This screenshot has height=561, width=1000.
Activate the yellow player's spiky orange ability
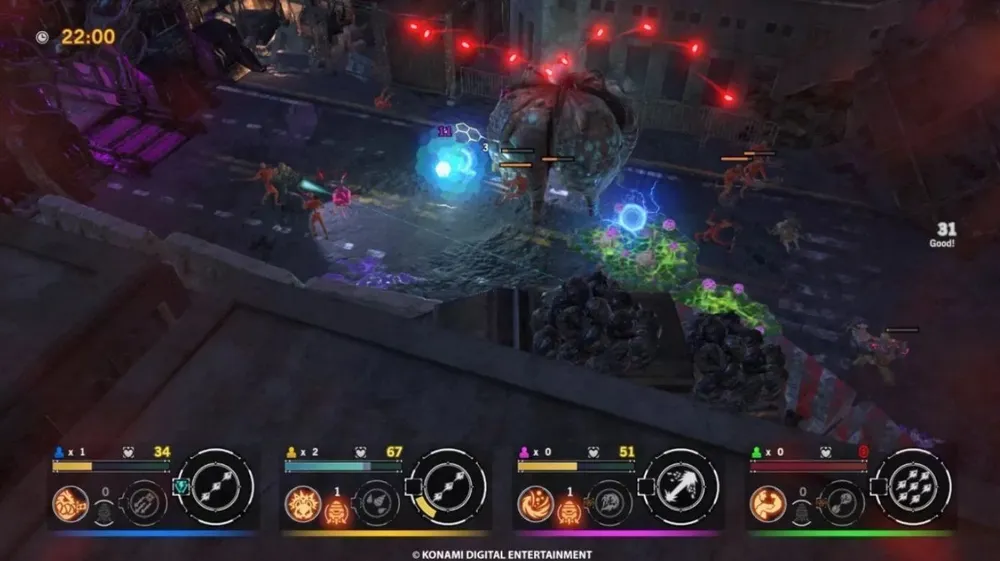[x=302, y=502]
